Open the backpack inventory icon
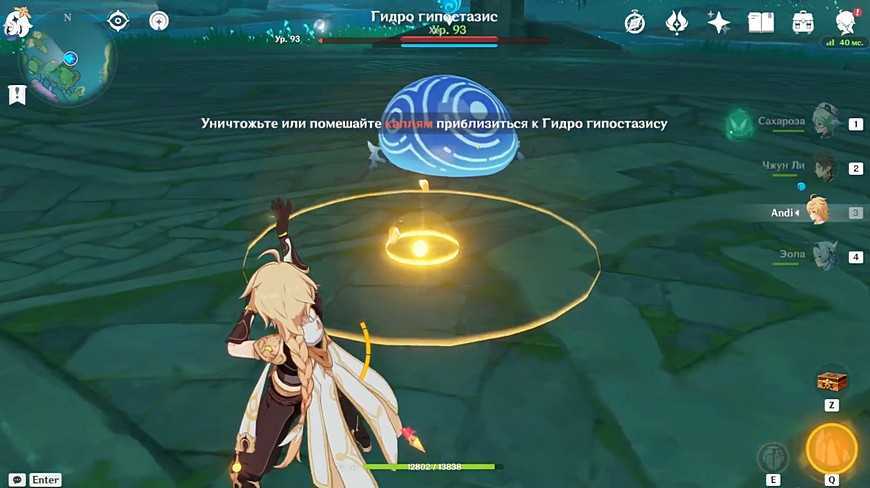This screenshot has height=488, width=870. tap(802, 22)
